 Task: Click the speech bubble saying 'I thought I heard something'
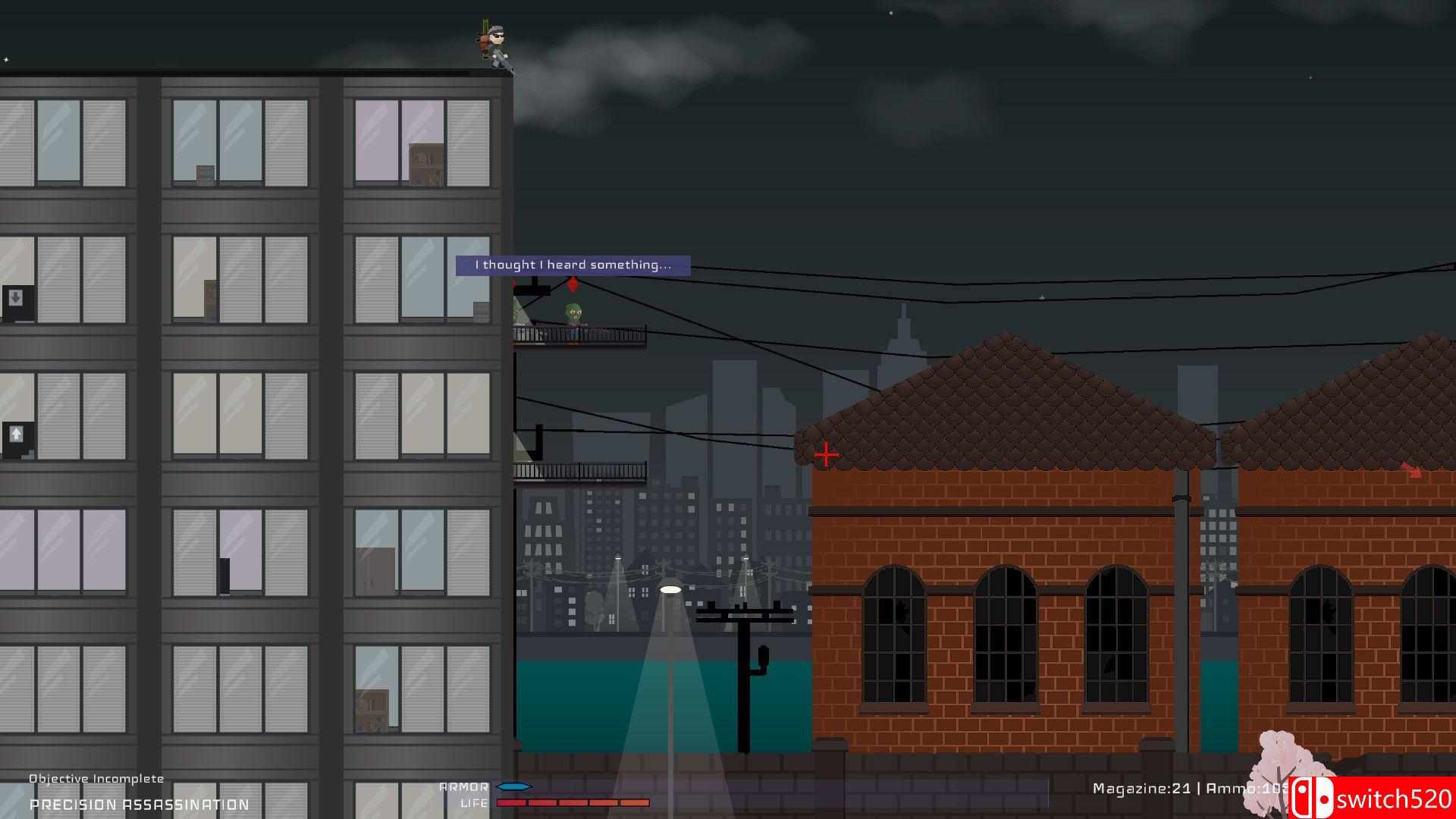tap(573, 265)
